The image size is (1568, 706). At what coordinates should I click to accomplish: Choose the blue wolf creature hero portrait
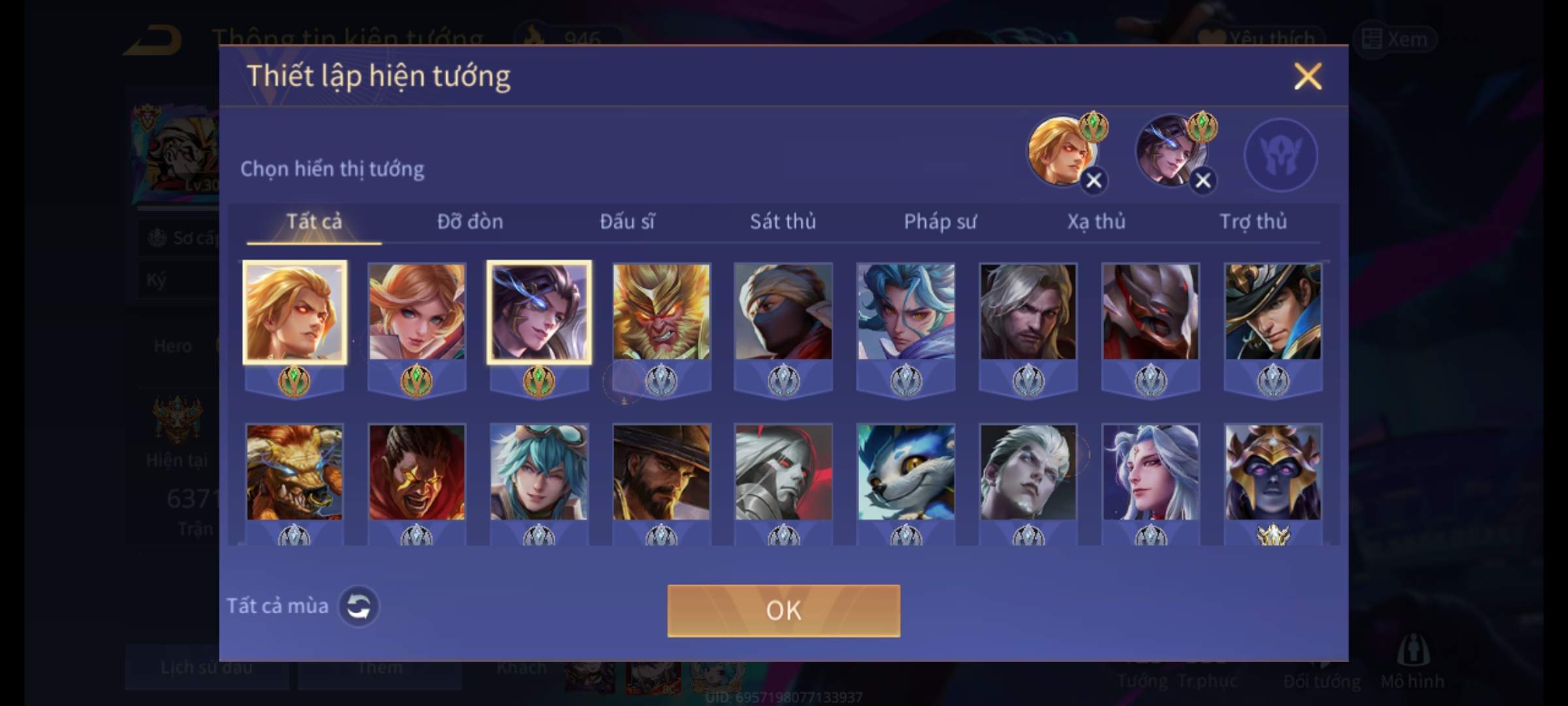(x=906, y=472)
